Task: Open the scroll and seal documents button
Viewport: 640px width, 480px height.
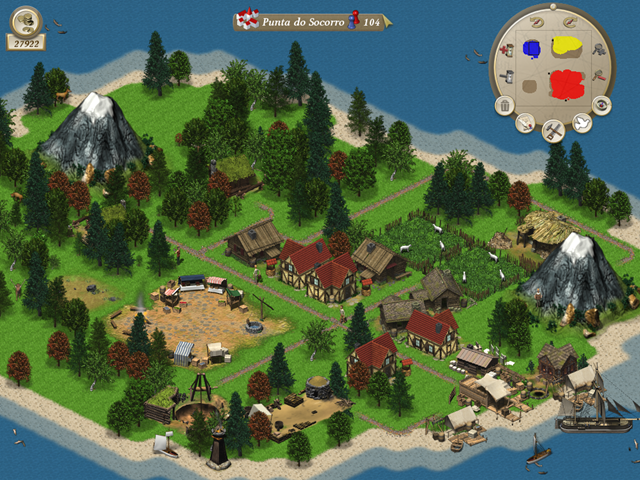Action: 523,123
